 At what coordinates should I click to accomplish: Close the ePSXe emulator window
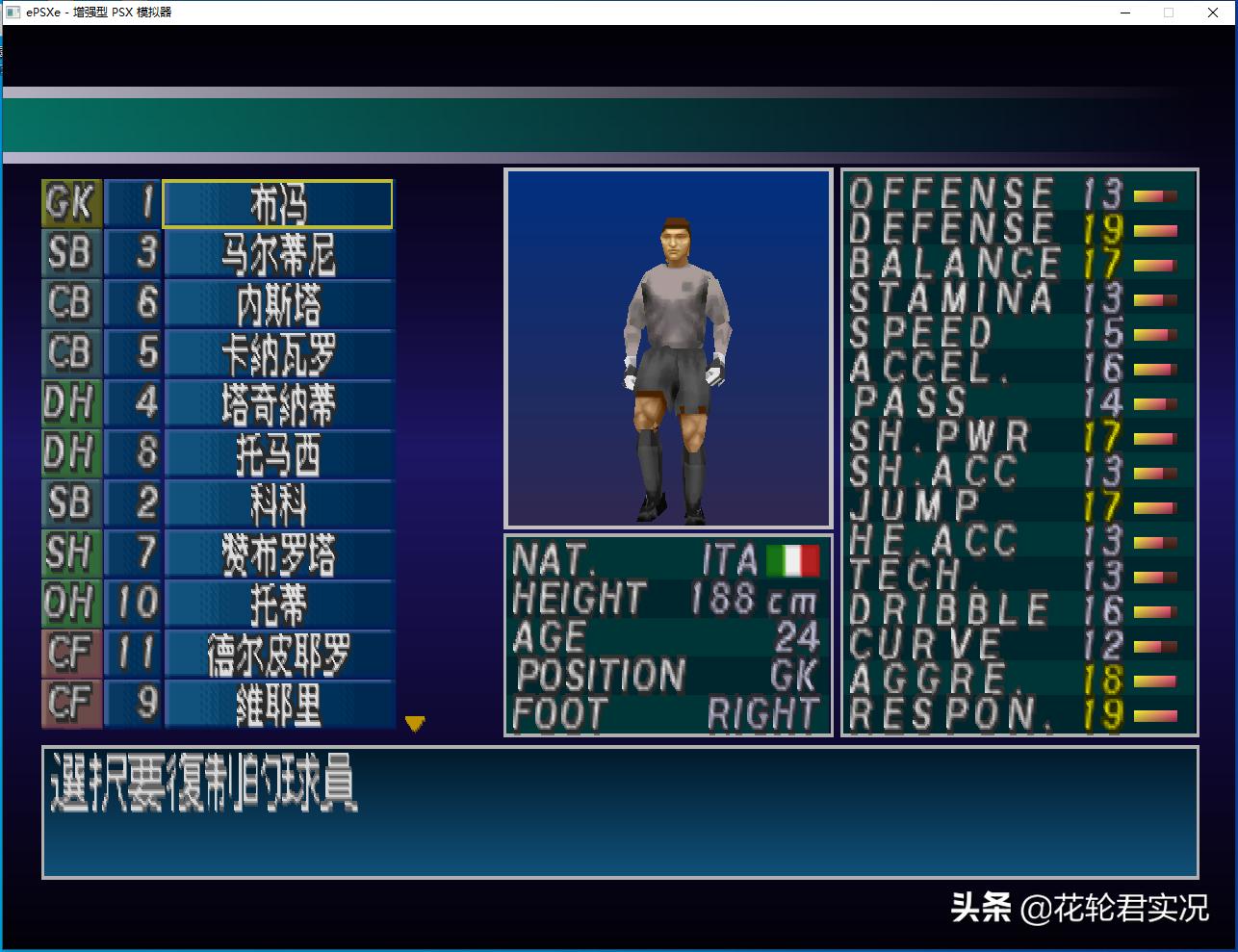(x=1214, y=13)
